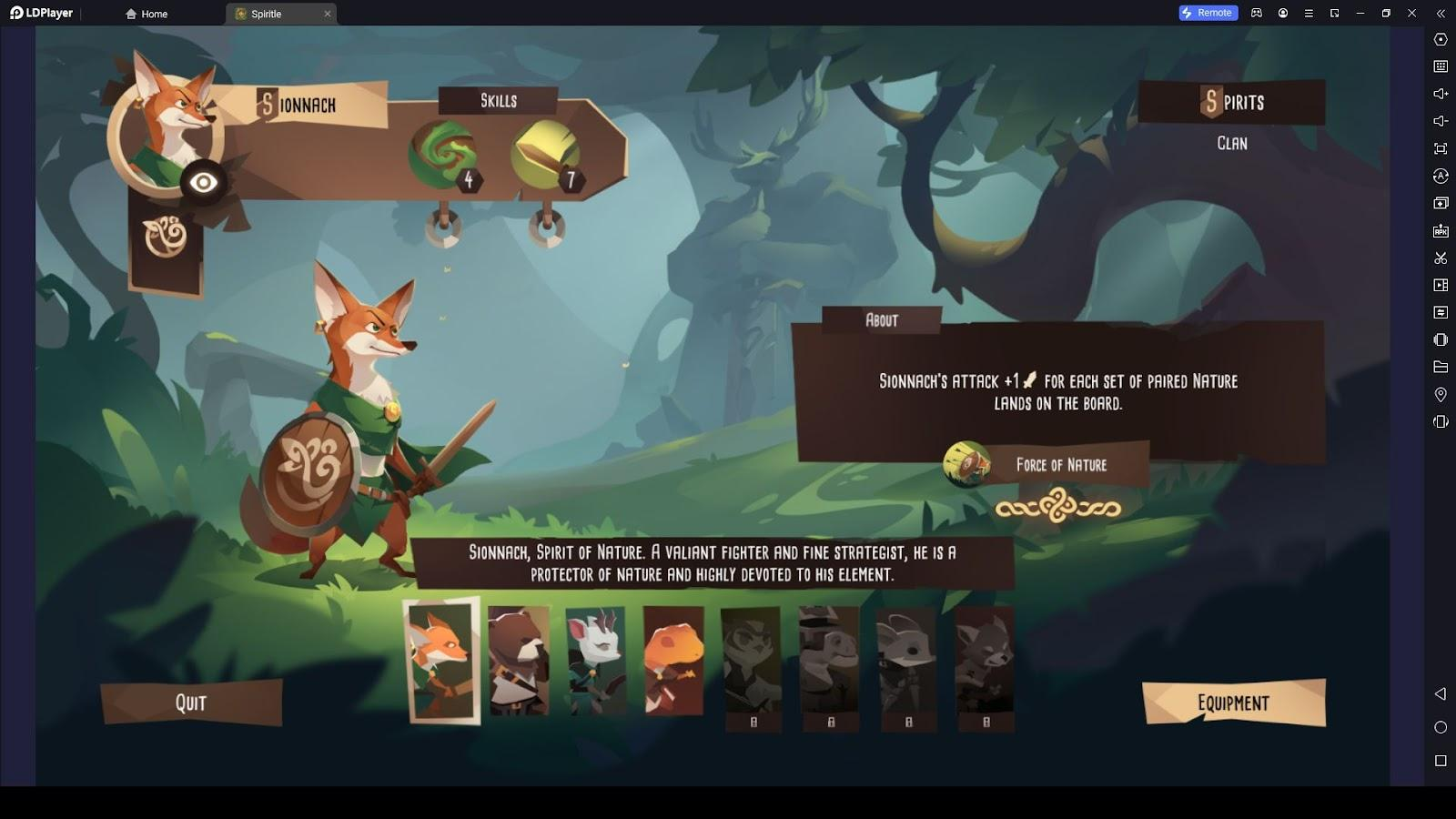Pick the white goat spirit card
This screenshot has width=1456, height=819.
596,661
